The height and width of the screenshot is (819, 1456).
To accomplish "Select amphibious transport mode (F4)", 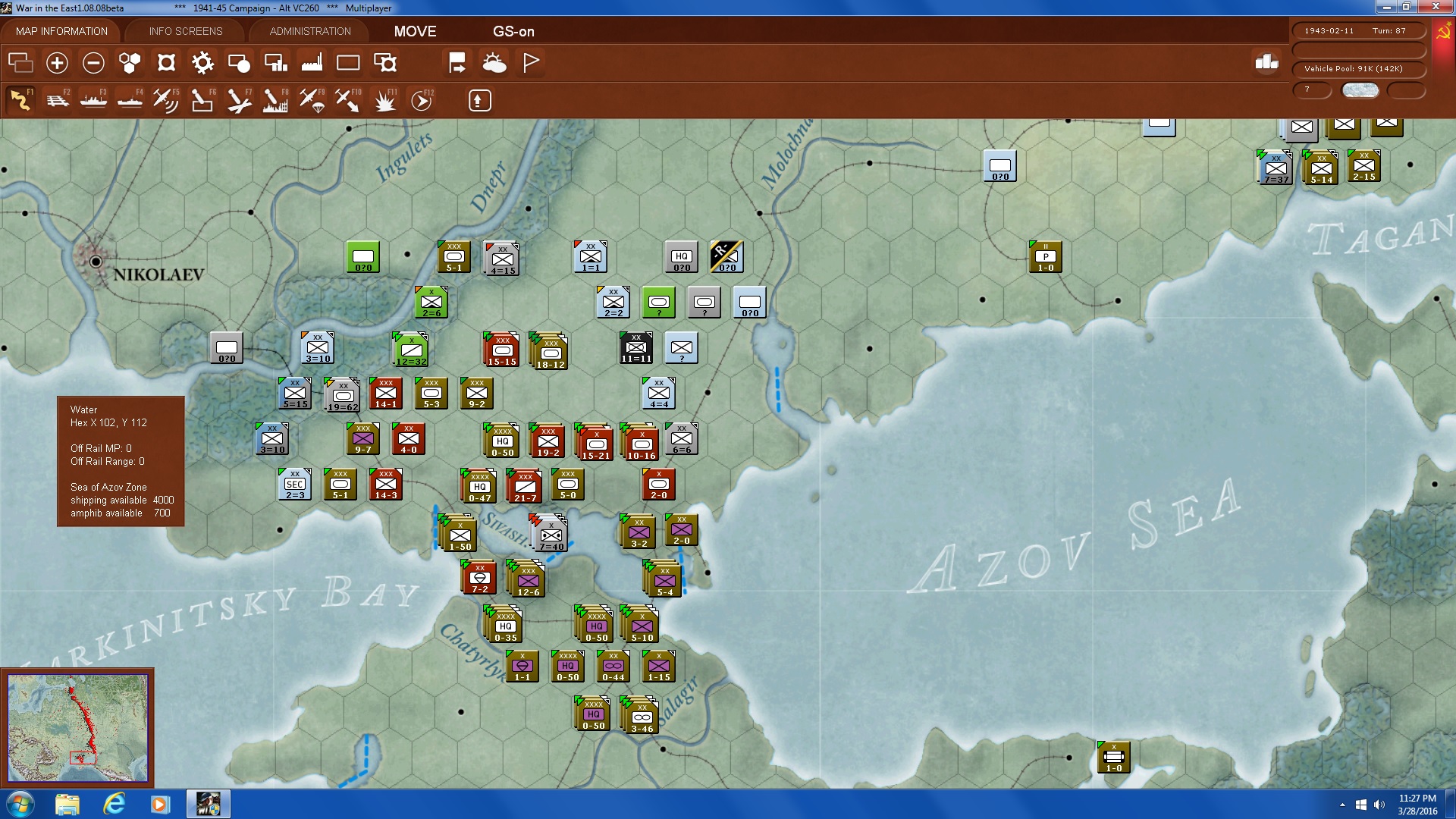I will pos(128,99).
